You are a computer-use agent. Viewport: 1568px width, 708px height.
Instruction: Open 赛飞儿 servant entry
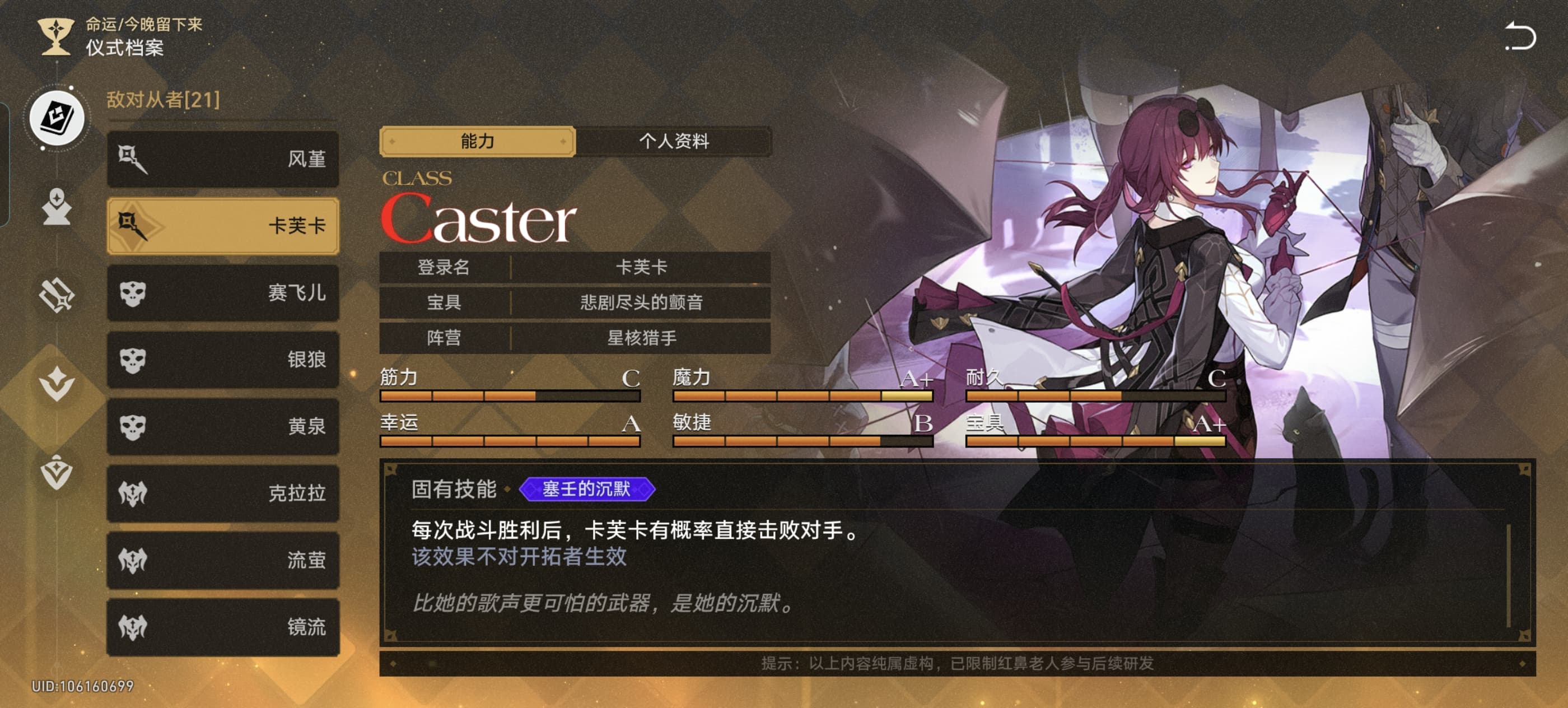point(223,293)
